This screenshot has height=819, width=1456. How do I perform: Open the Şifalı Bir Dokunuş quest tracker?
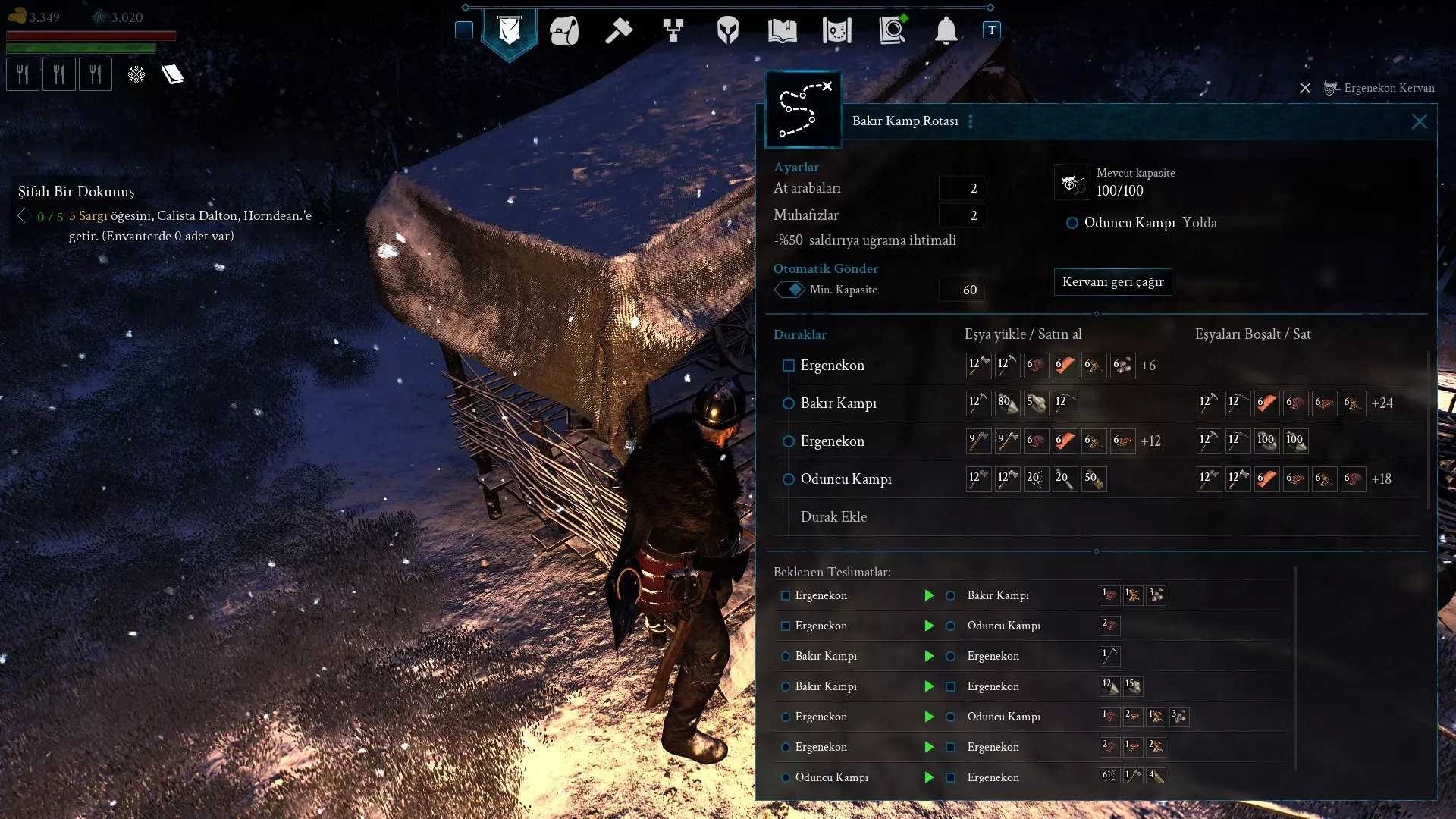(x=77, y=192)
